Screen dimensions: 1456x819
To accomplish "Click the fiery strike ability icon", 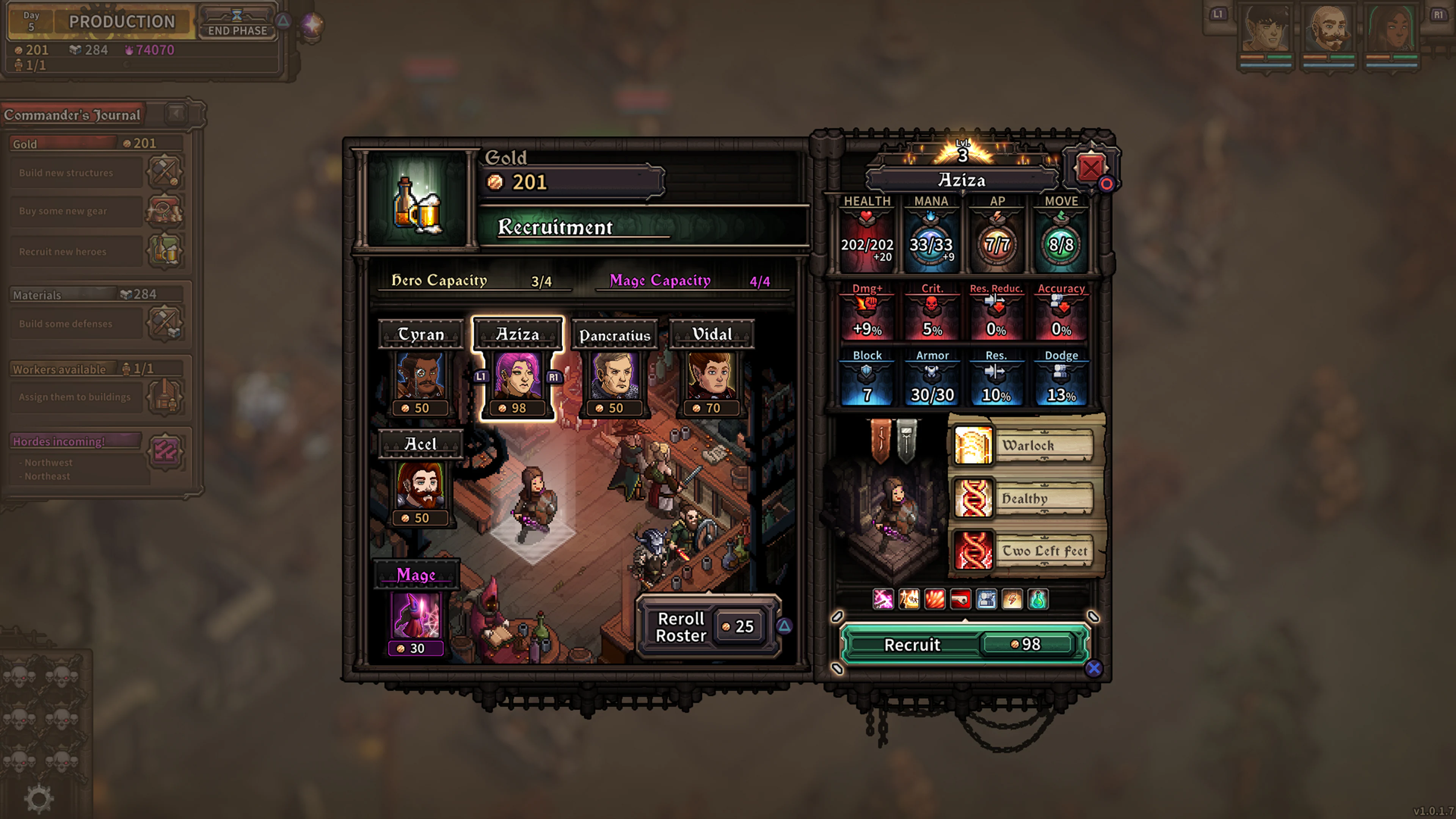I will 910,600.
